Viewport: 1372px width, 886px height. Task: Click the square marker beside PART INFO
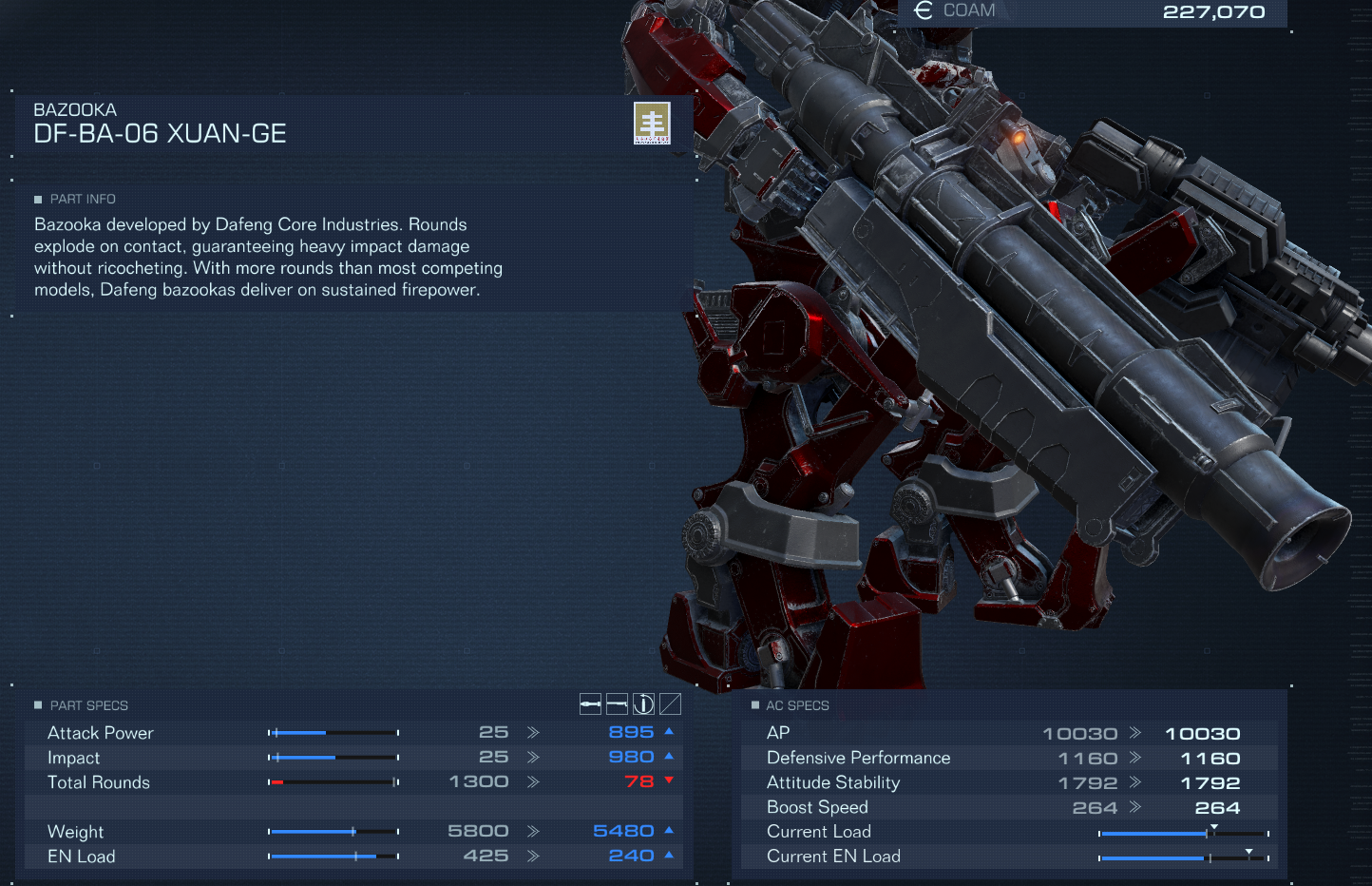click(37, 199)
